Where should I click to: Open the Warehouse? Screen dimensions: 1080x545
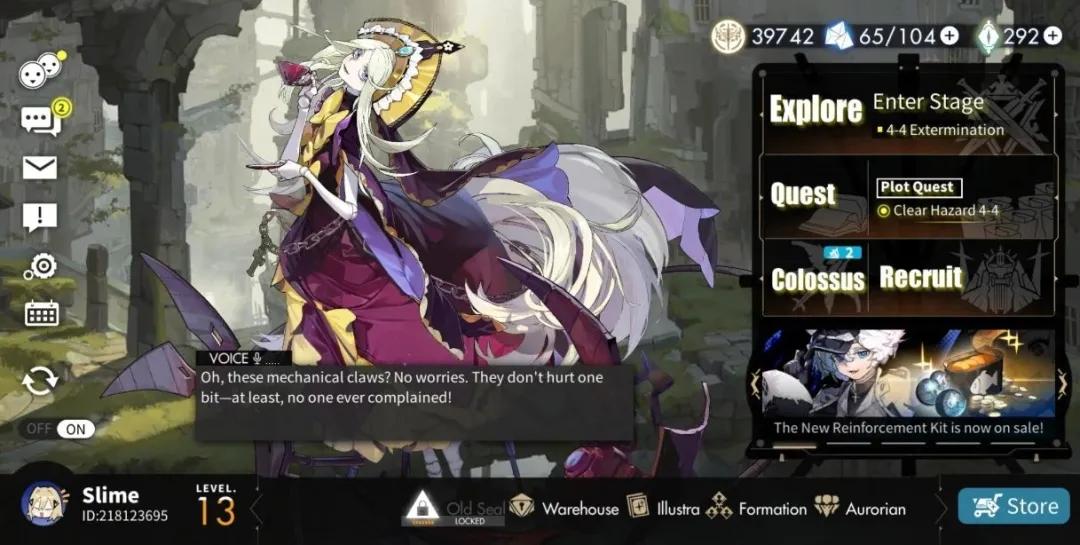565,508
